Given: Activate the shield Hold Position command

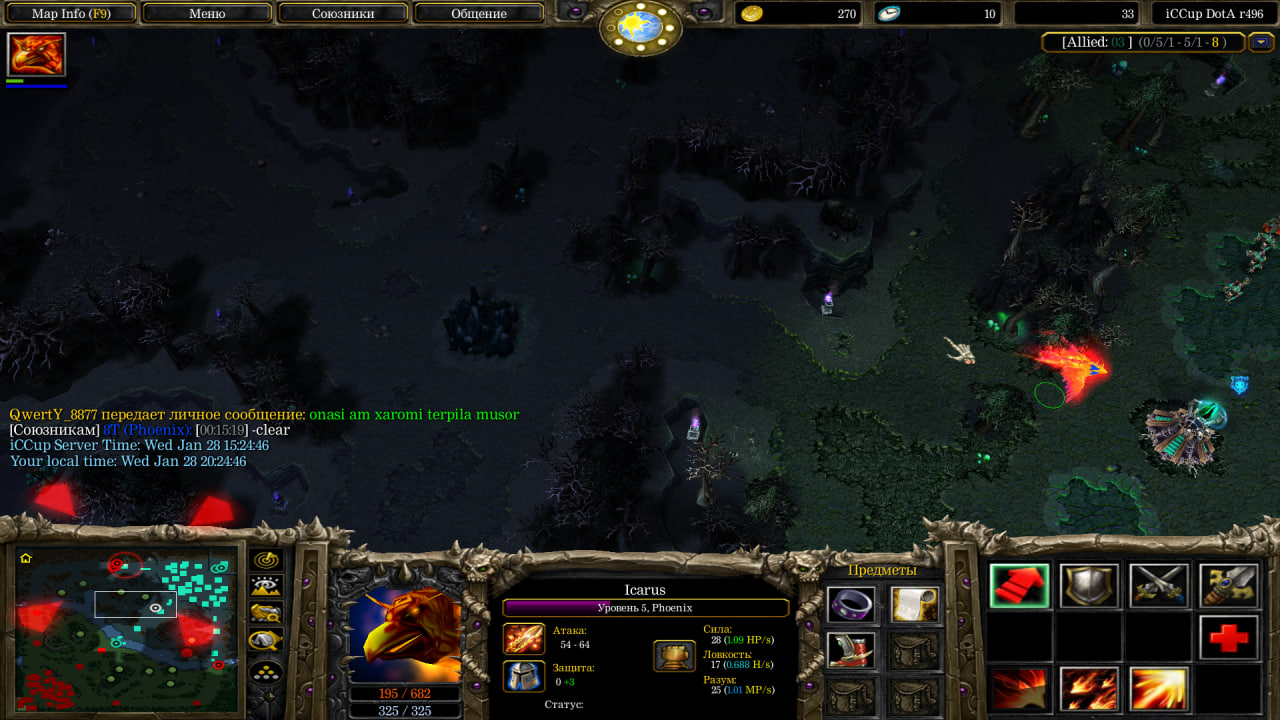Looking at the screenshot, I should (1089, 586).
